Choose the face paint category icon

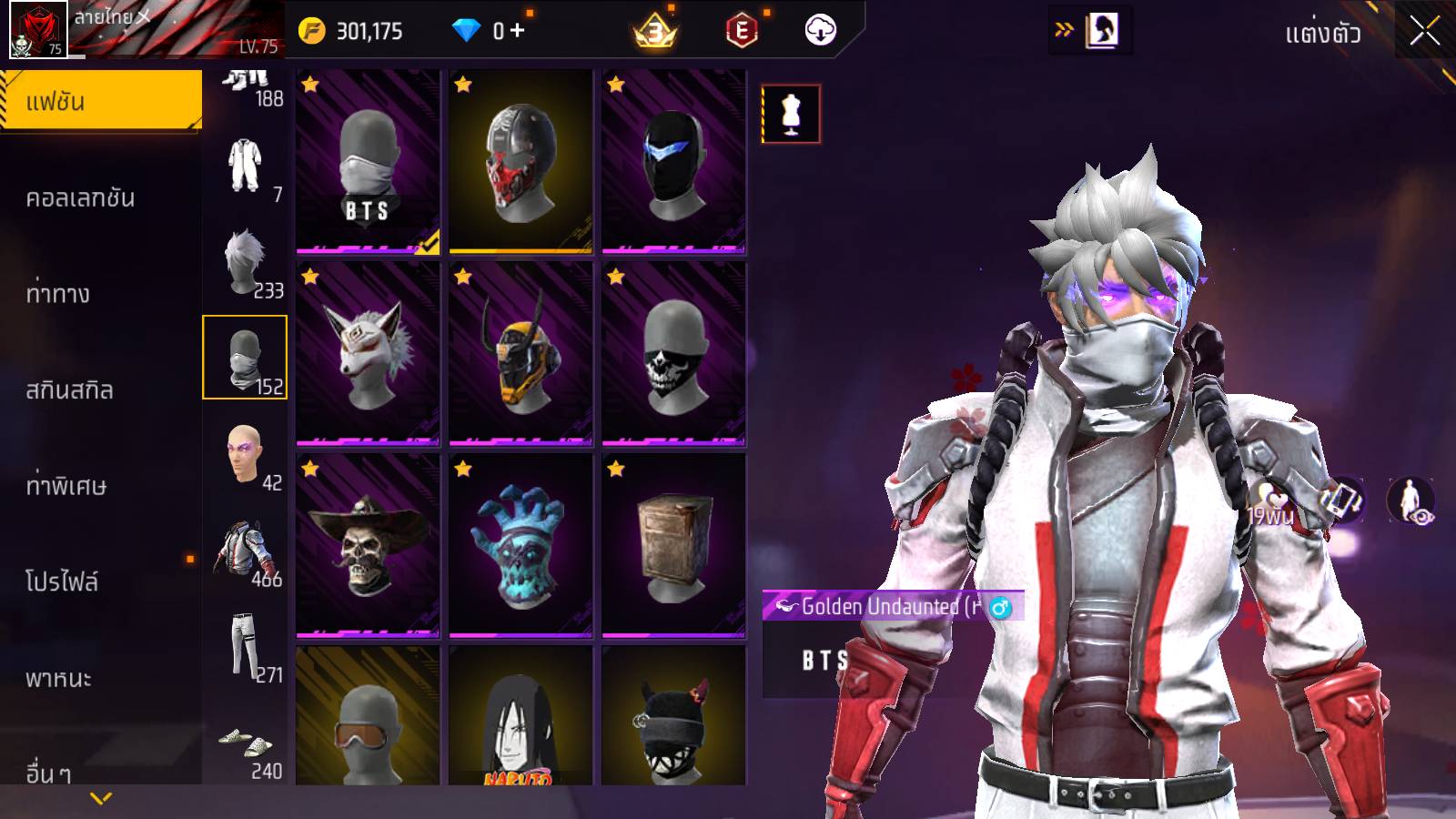pyautogui.click(x=244, y=454)
